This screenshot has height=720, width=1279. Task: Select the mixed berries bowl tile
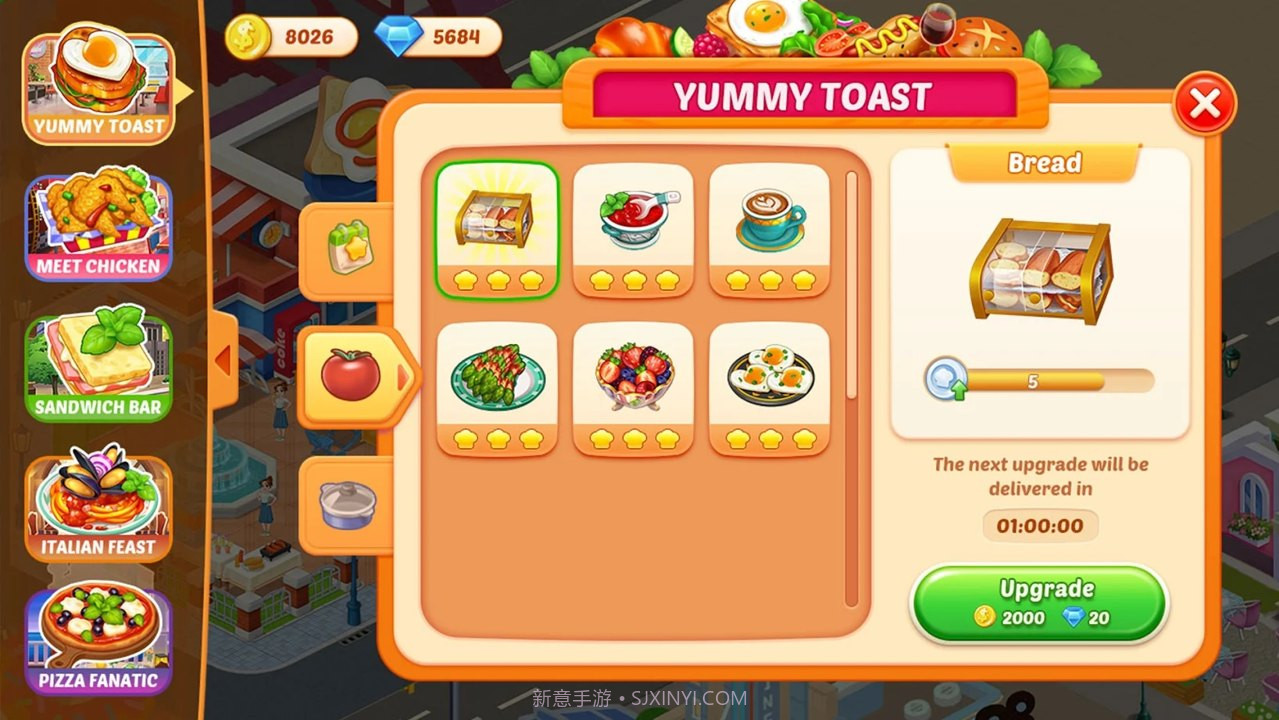tap(633, 388)
